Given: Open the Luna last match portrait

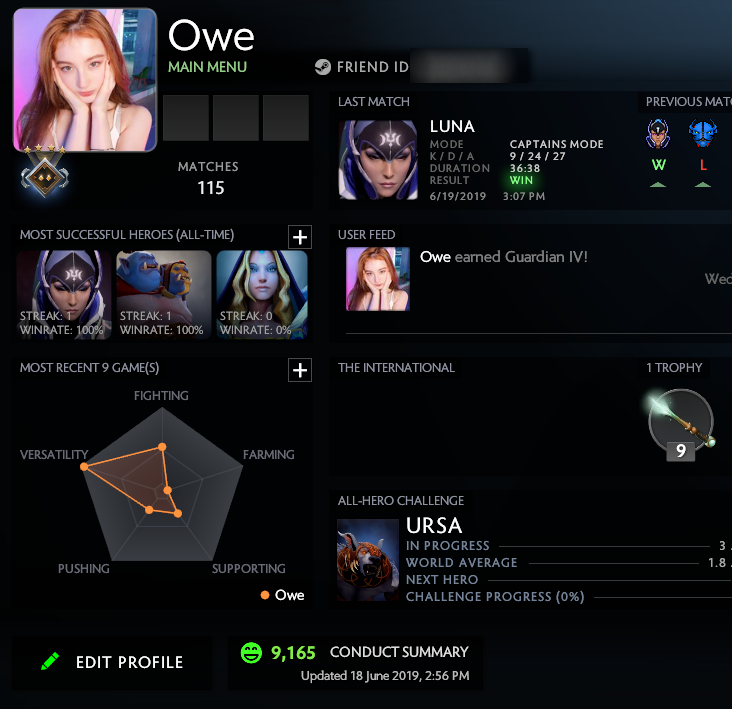Looking at the screenshot, I should (x=378, y=160).
